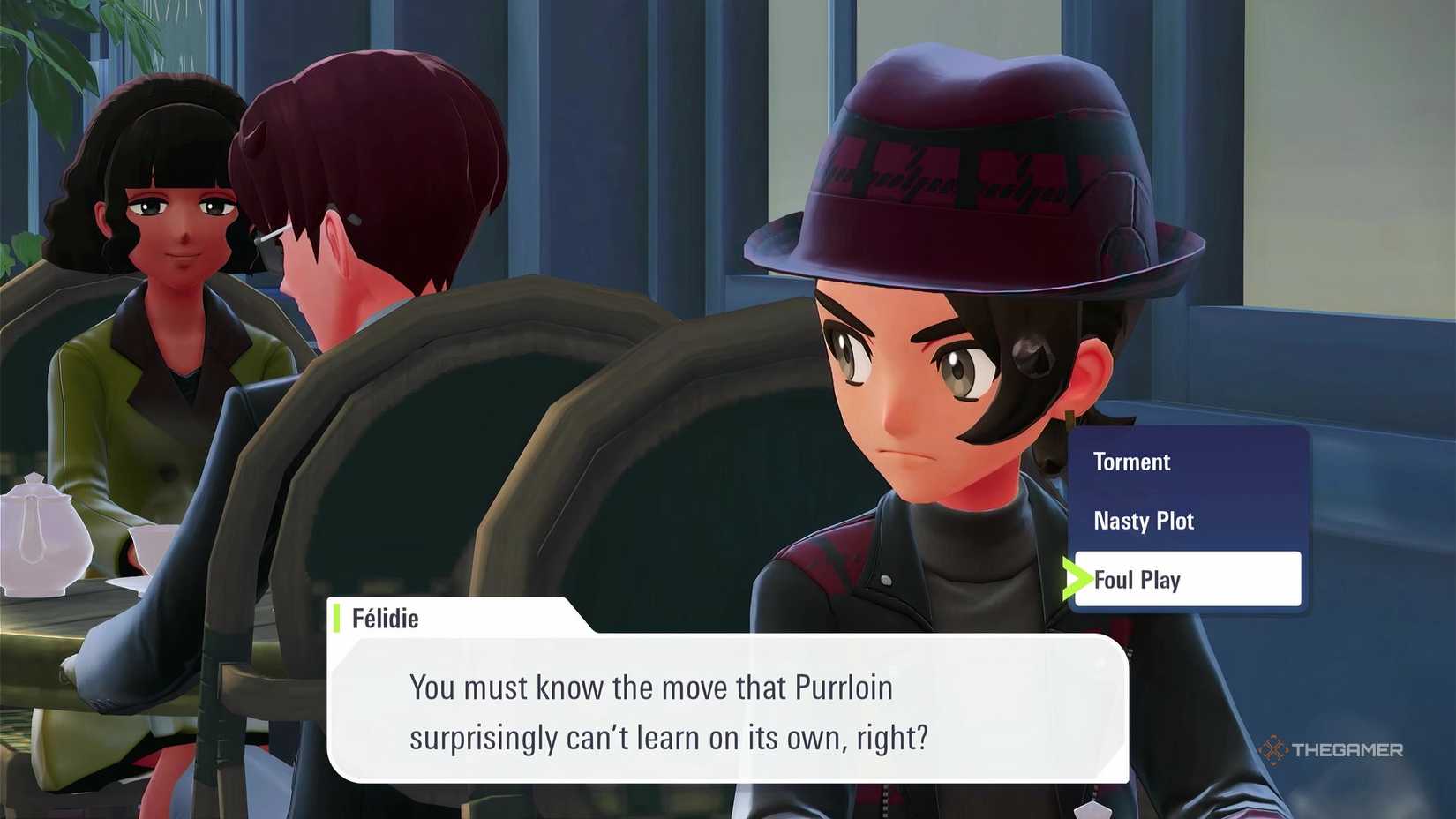The image size is (1456, 819).
Task: Click the teapot on the café table
Action: 42,538
